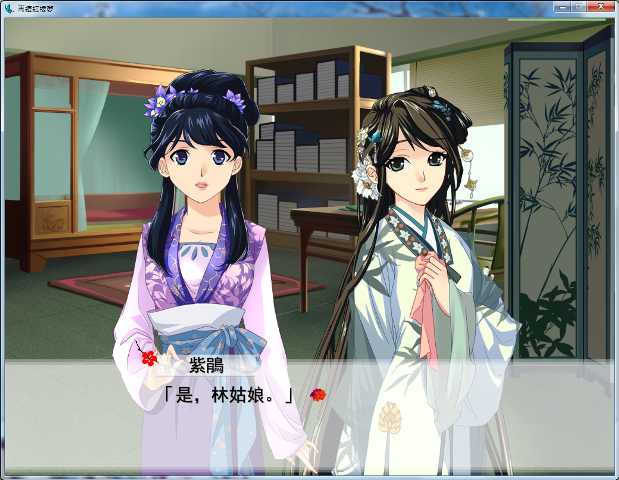Minimize the game window
This screenshot has width=619, height=480.
pos(561,7)
